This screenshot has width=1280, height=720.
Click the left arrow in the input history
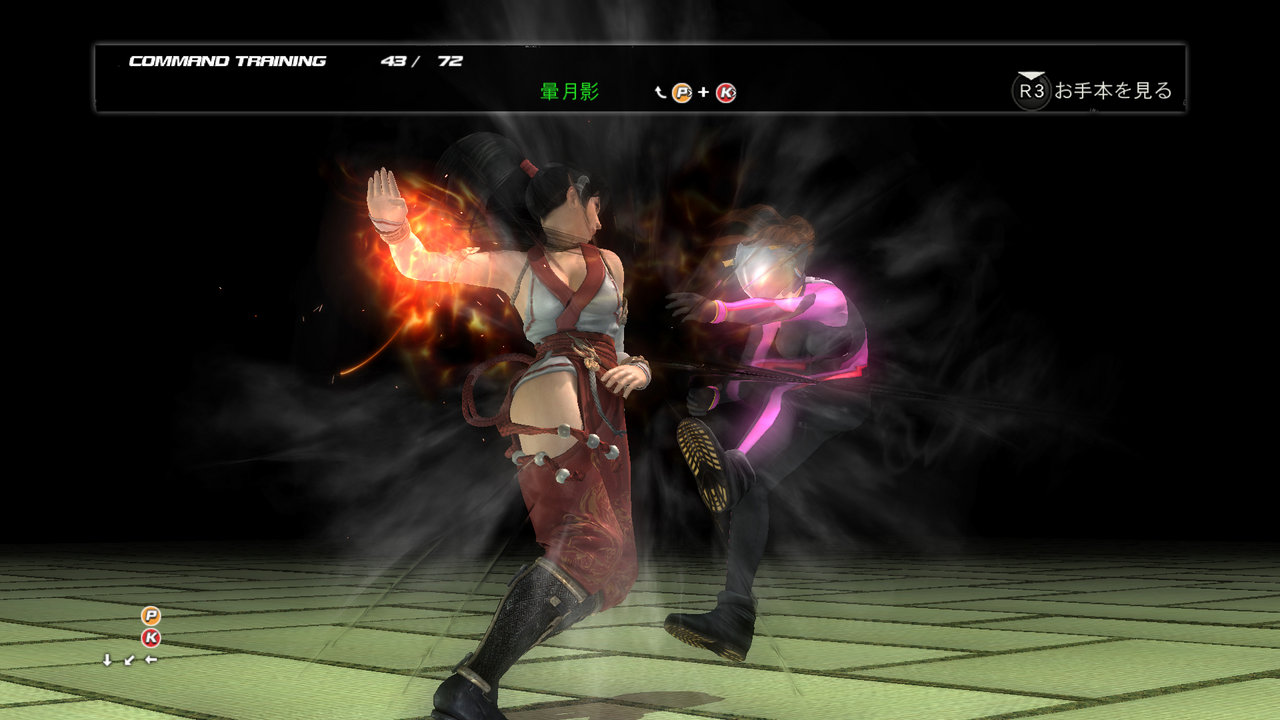[150, 661]
